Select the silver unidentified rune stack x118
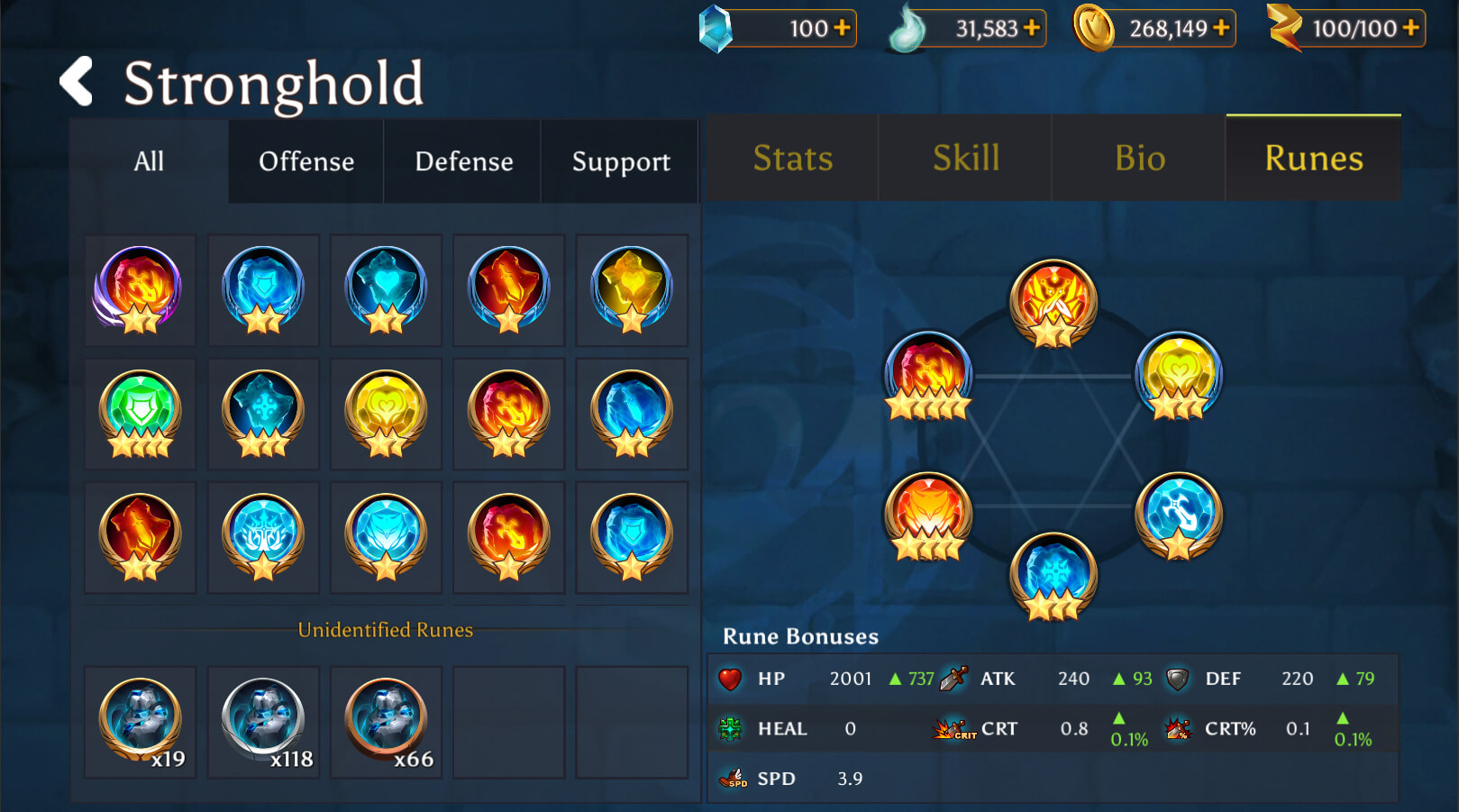This screenshot has width=1459, height=812. (262, 719)
